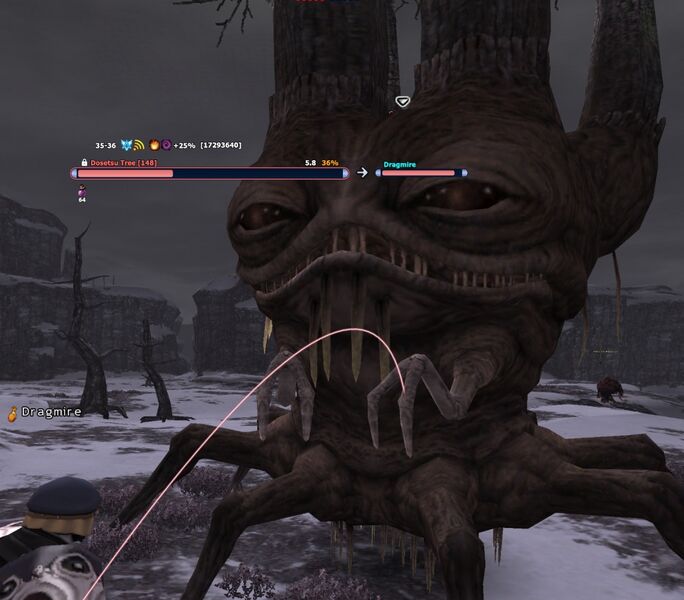Select the Dragmire target-of-target frame
This screenshot has width=684, height=600.
pyautogui.click(x=420, y=172)
